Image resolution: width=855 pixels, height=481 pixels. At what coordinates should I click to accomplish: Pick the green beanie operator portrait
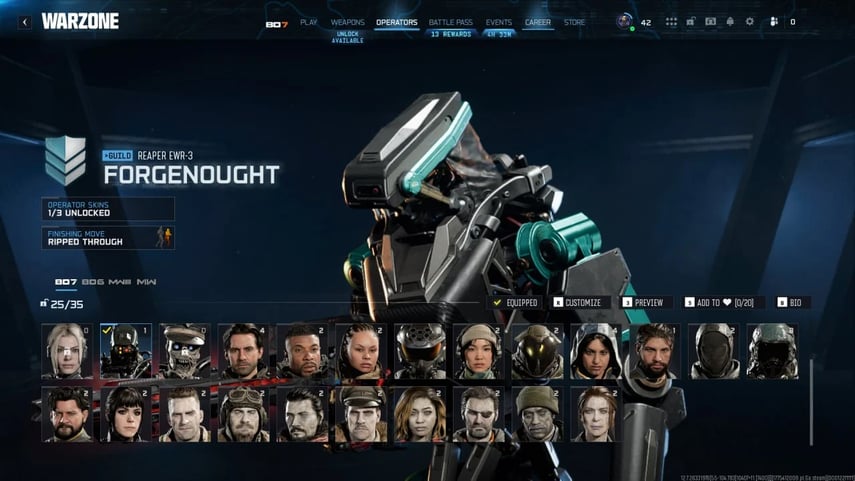pyautogui.click(x=538, y=414)
